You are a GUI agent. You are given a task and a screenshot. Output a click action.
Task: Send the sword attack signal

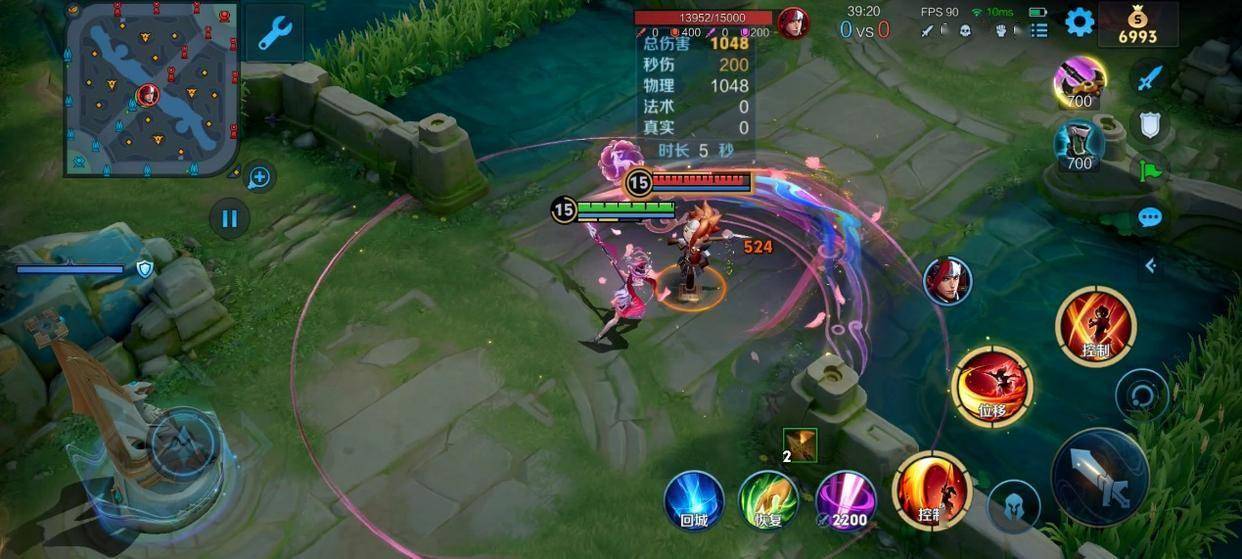pyautogui.click(x=1150, y=77)
